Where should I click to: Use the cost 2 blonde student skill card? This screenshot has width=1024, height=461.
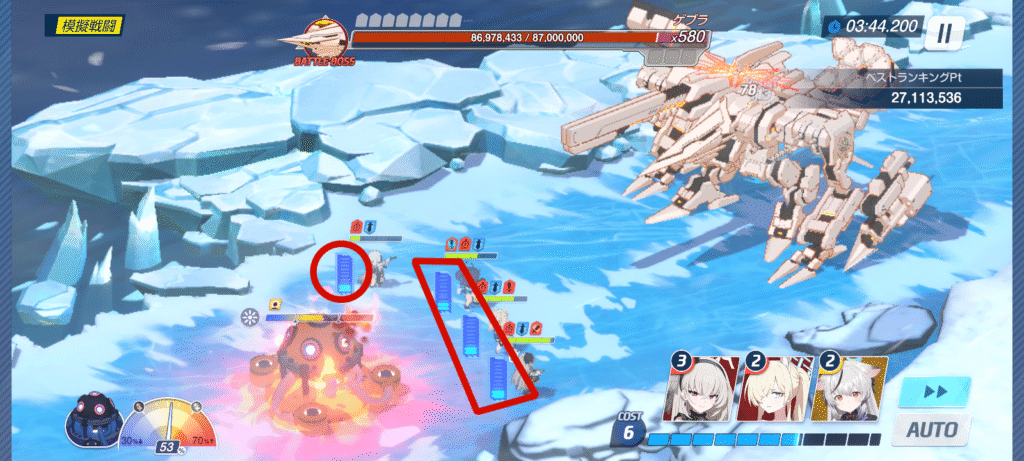pos(775,391)
